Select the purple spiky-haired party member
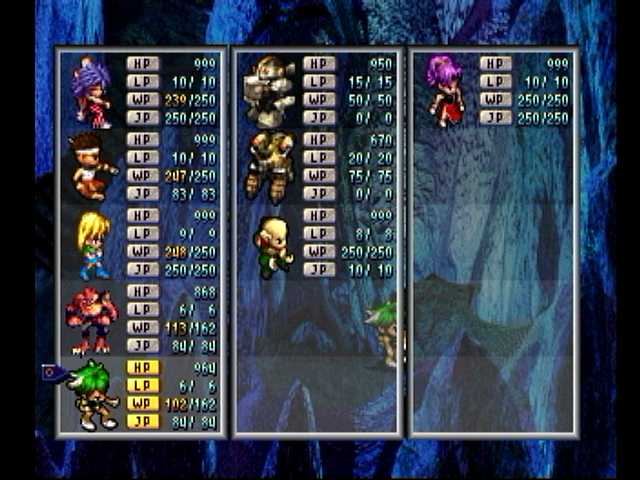Image resolution: width=640 pixels, height=480 pixels. [91, 92]
